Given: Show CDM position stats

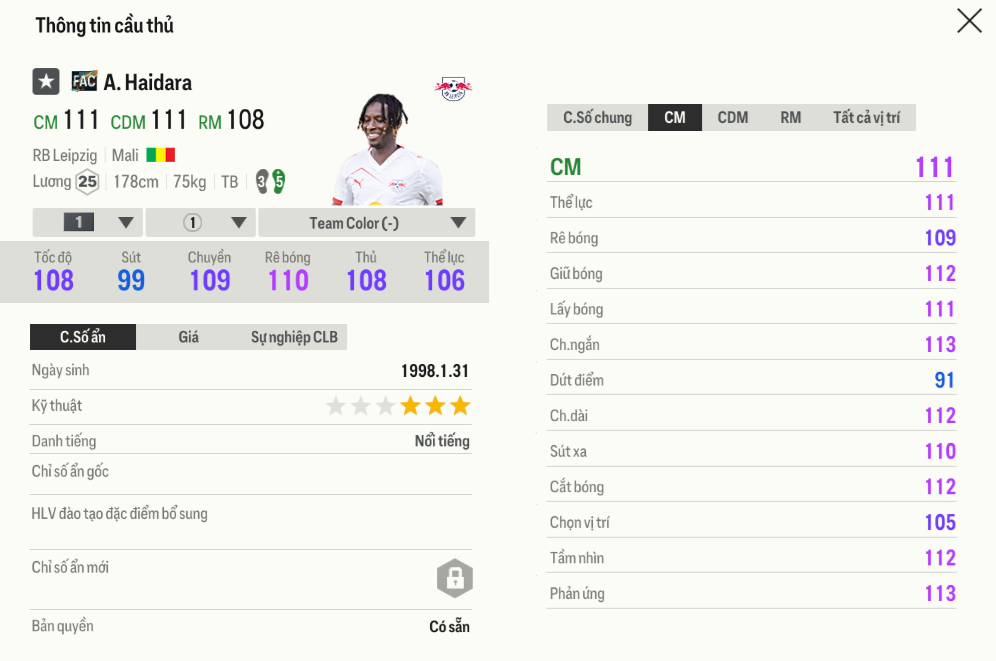Looking at the screenshot, I should (x=732, y=118).
